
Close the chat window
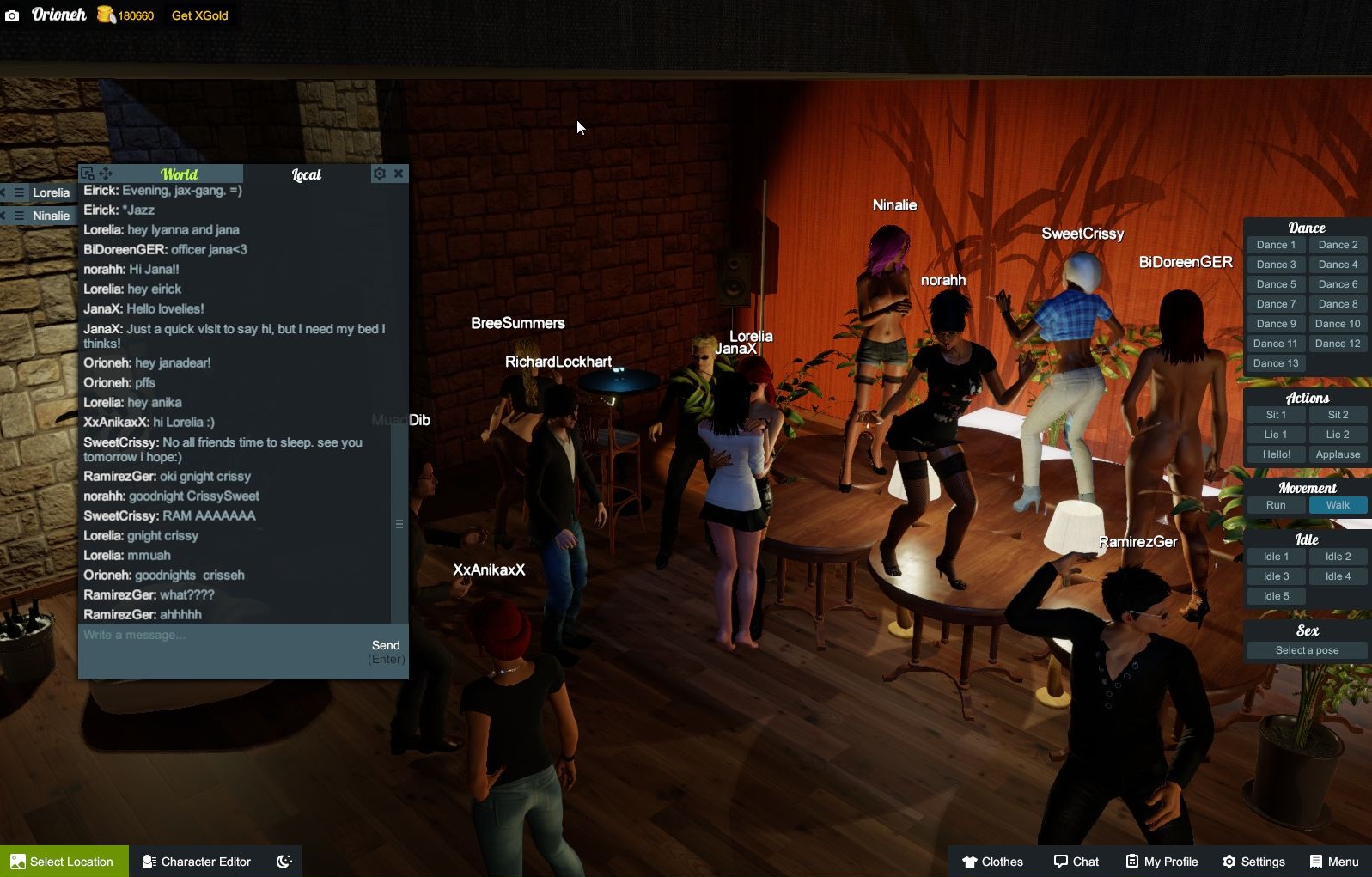pos(399,174)
